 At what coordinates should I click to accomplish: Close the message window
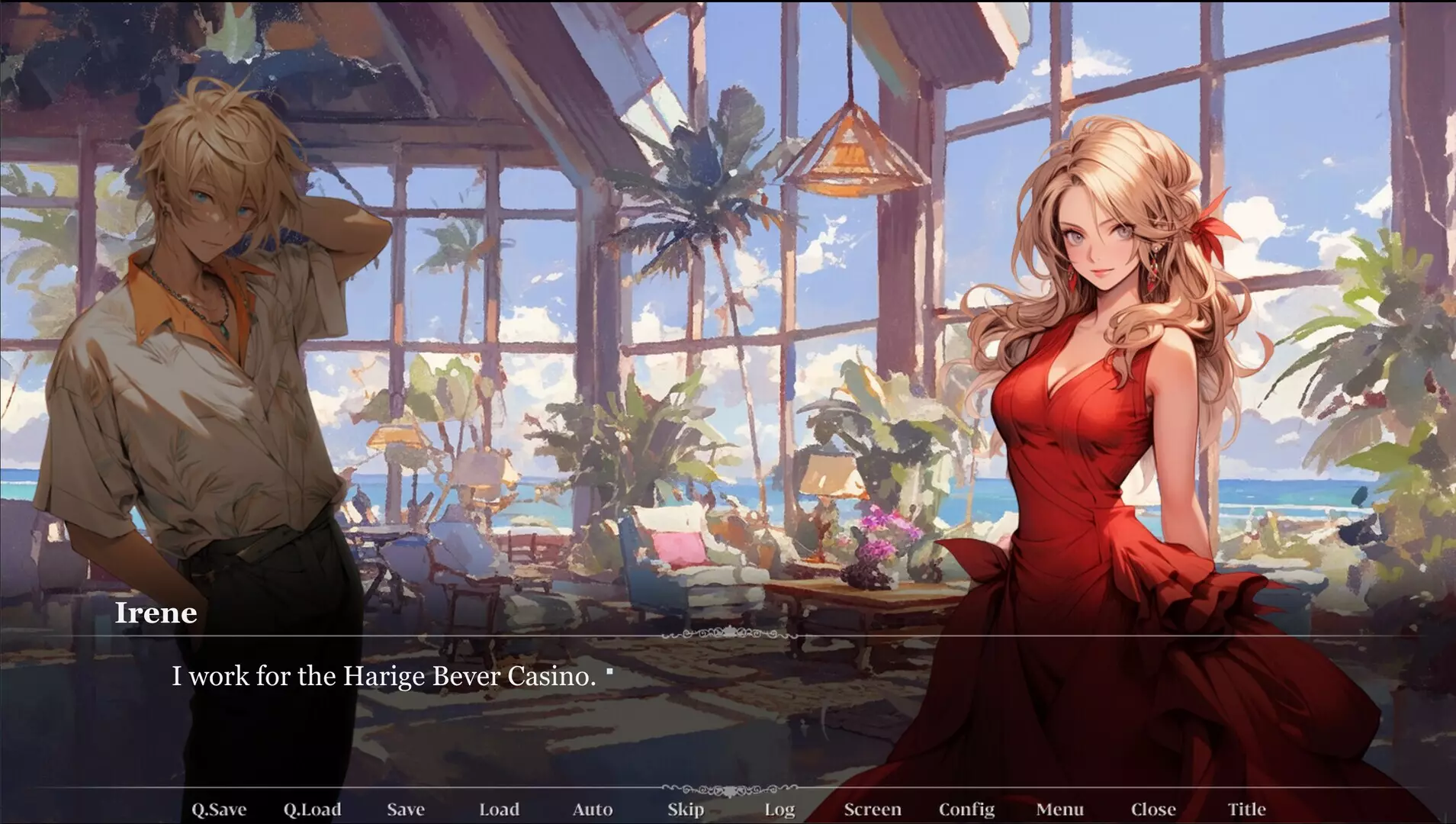click(1153, 809)
